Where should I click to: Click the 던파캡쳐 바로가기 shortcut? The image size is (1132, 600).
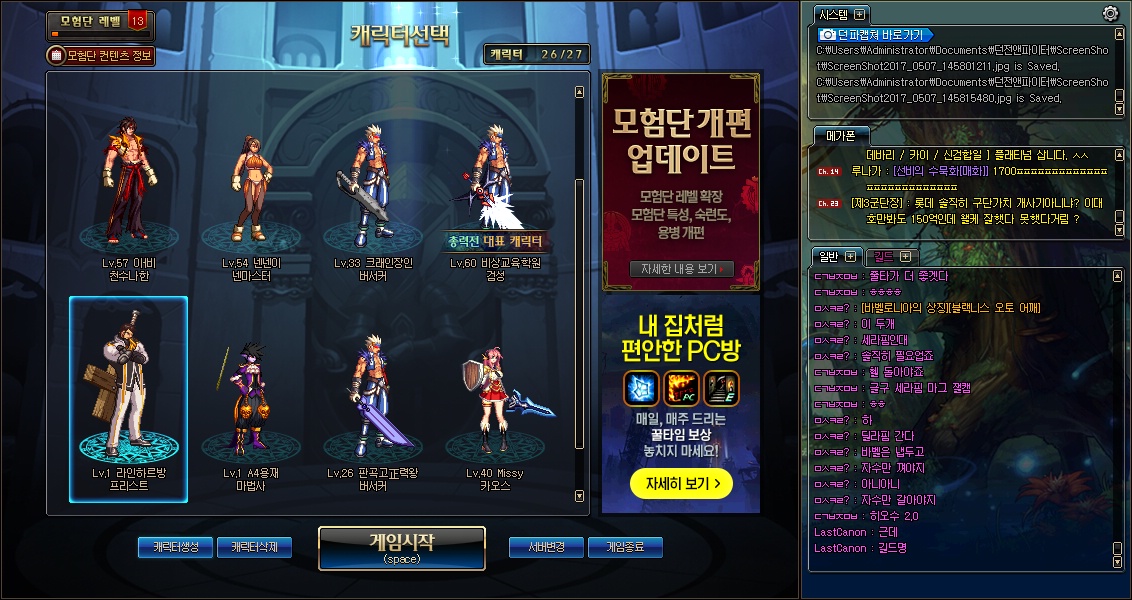pos(877,35)
